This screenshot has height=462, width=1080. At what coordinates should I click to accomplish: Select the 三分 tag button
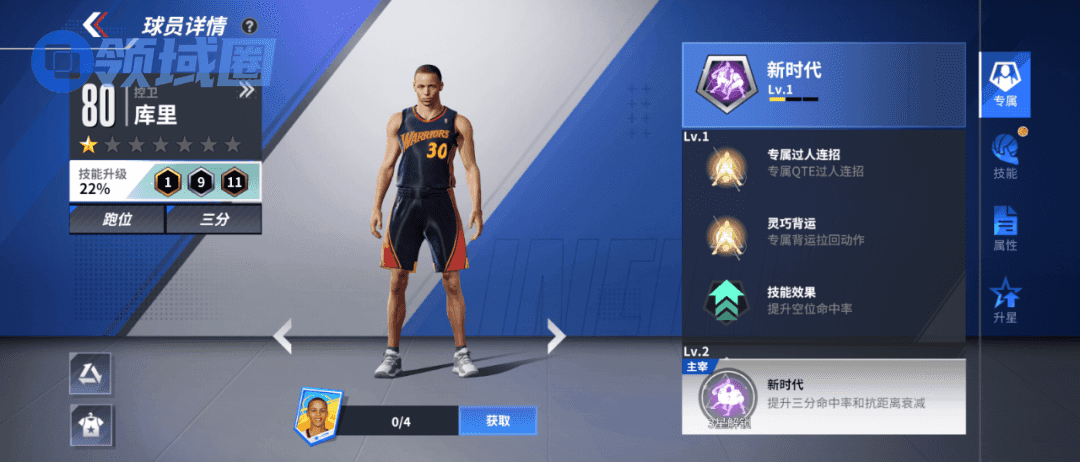point(214,219)
